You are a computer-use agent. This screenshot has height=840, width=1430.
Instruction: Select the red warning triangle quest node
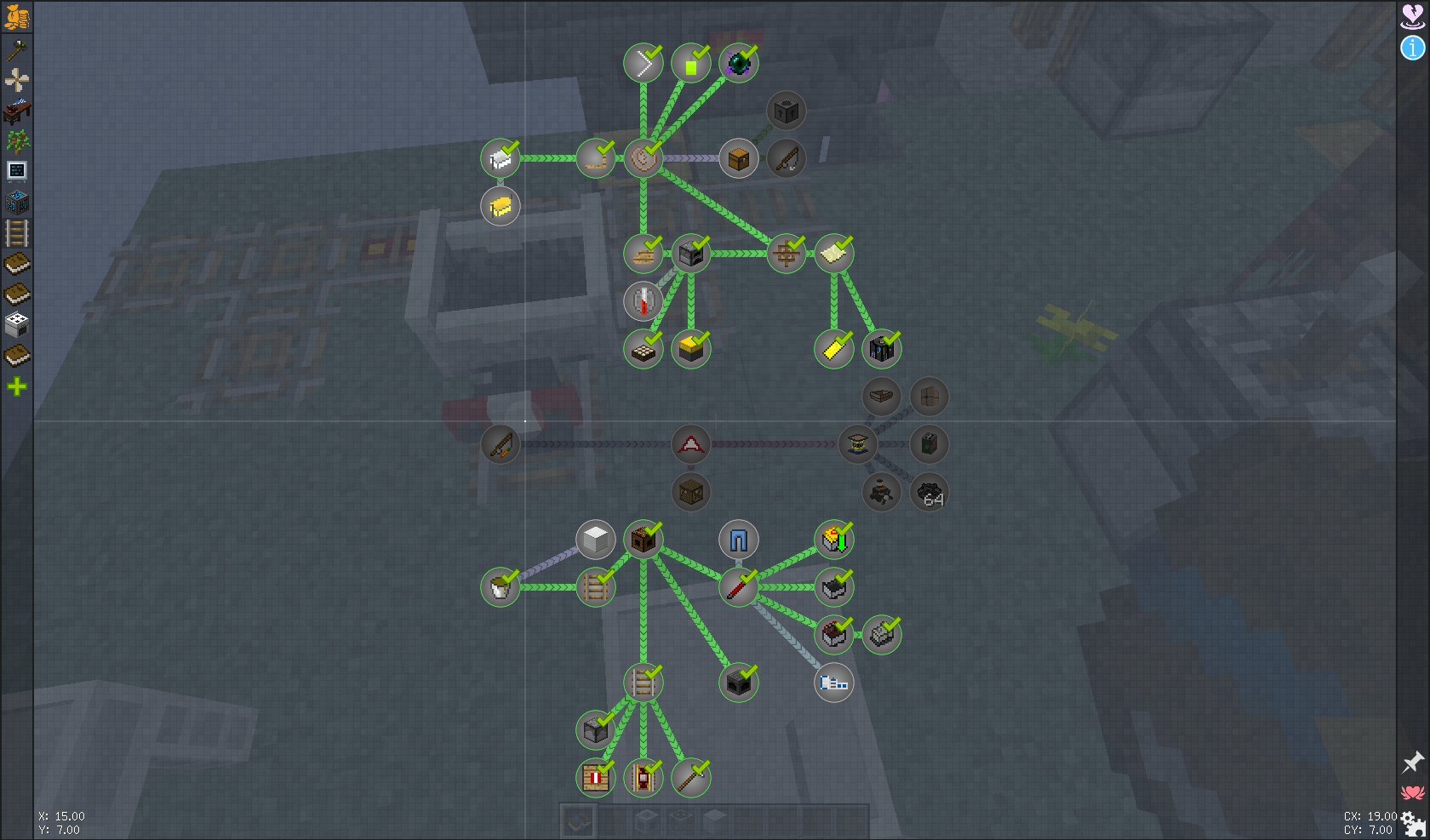tap(691, 444)
